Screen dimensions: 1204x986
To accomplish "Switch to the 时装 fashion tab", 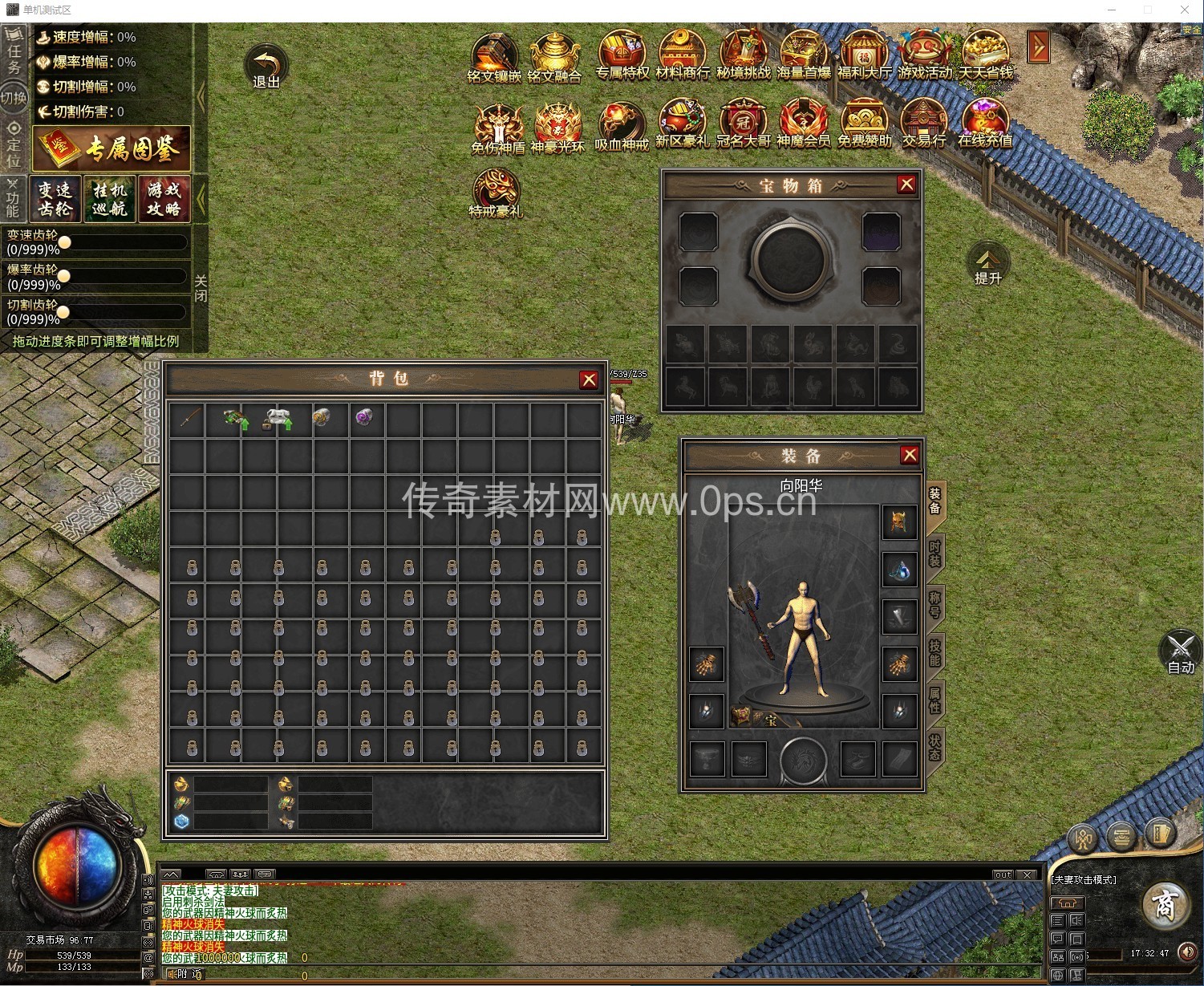I will (x=934, y=554).
